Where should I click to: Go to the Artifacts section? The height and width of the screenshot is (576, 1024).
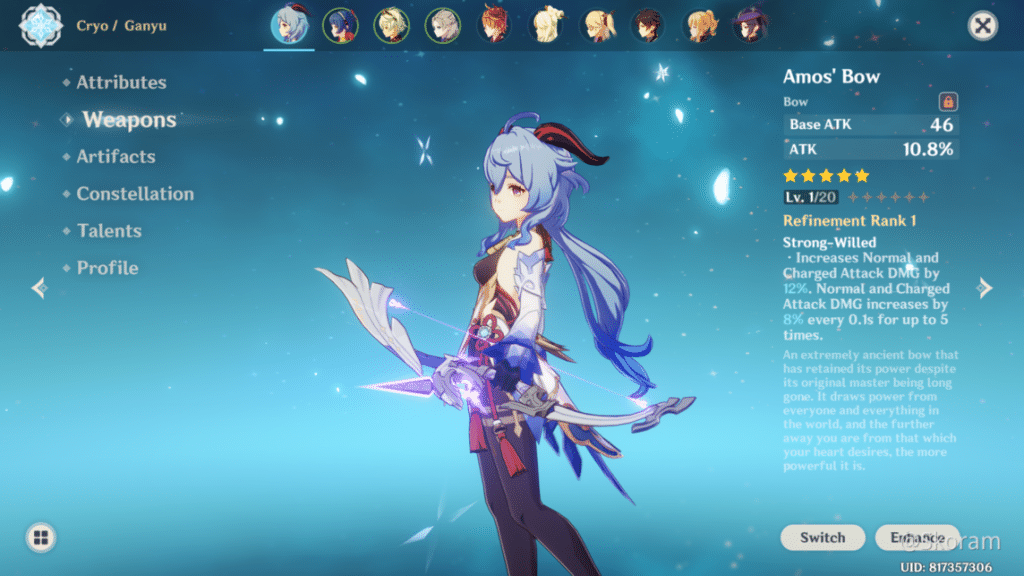[116, 157]
